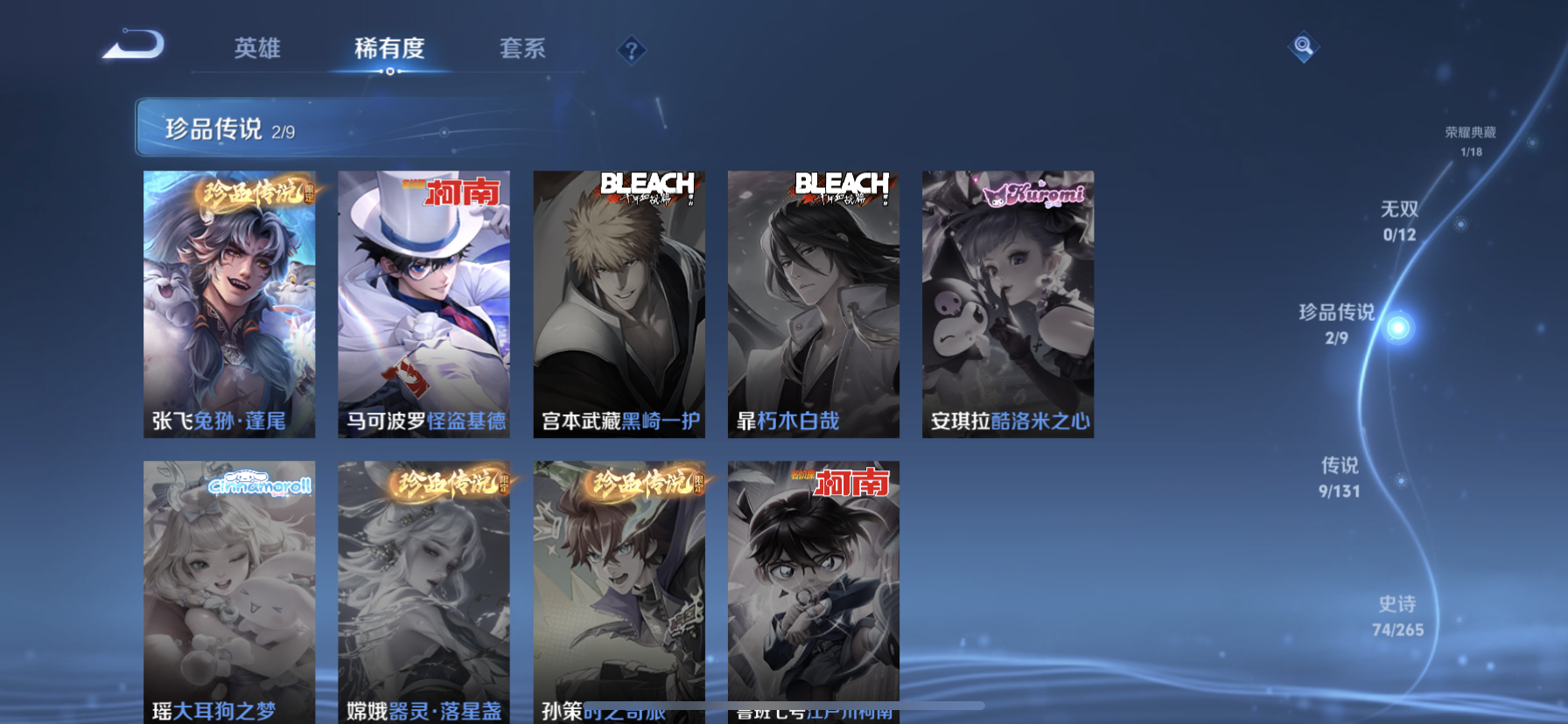Switch to the 英雄 tab
The width and height of the screenshot is (1568, 724).
coord(257,48)
